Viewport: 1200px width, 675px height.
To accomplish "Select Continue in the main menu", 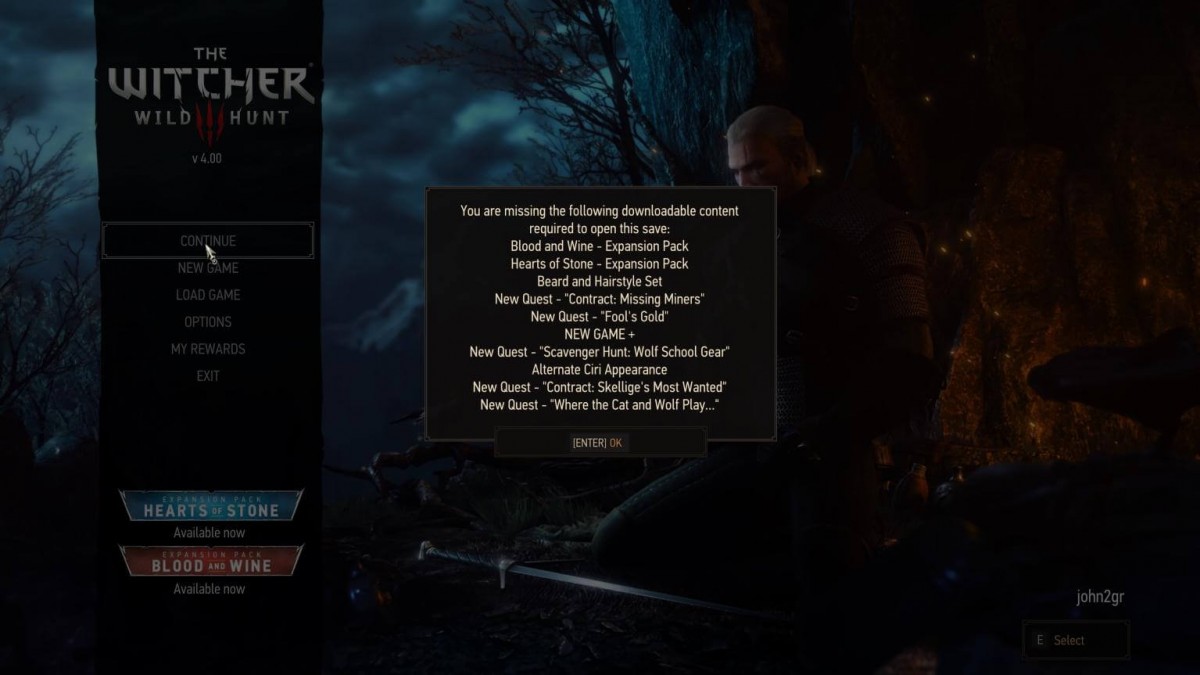I will tap(208, 241).
